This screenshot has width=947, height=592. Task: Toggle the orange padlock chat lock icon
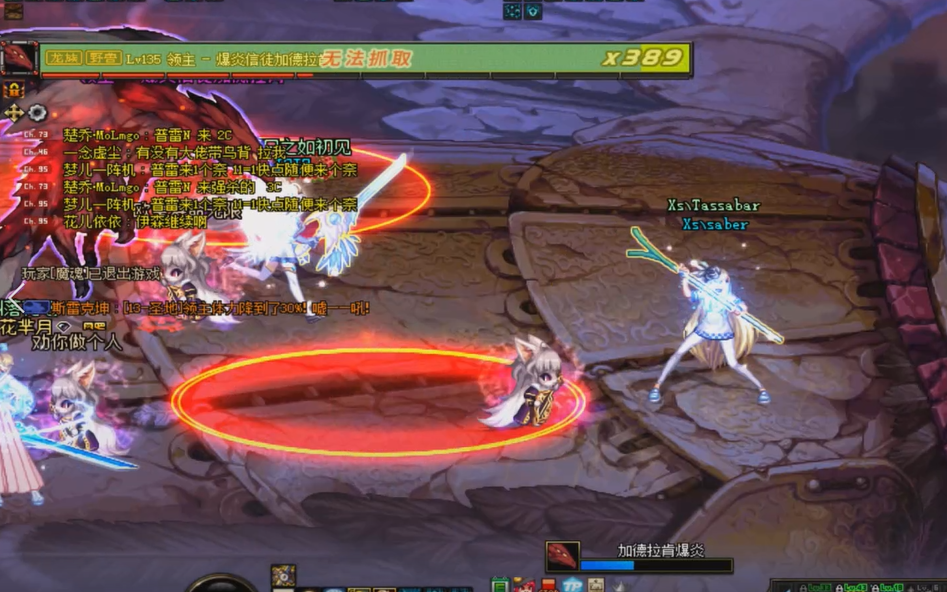coord(14,90)
